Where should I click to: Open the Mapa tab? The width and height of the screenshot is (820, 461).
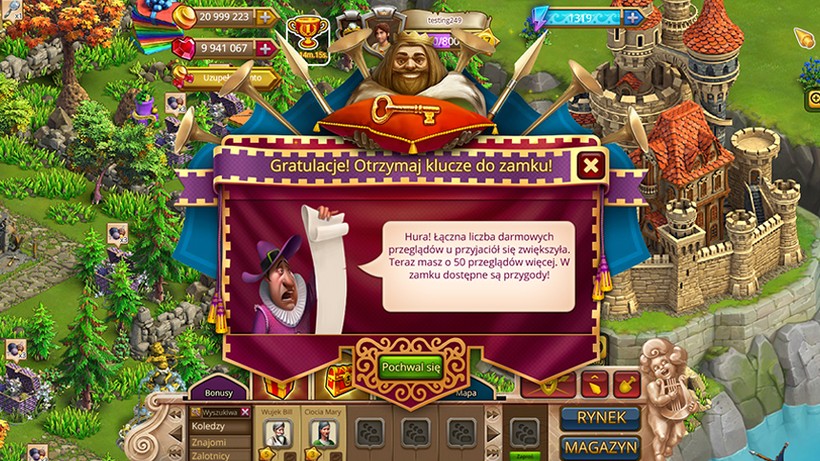(x=467, y=393)
